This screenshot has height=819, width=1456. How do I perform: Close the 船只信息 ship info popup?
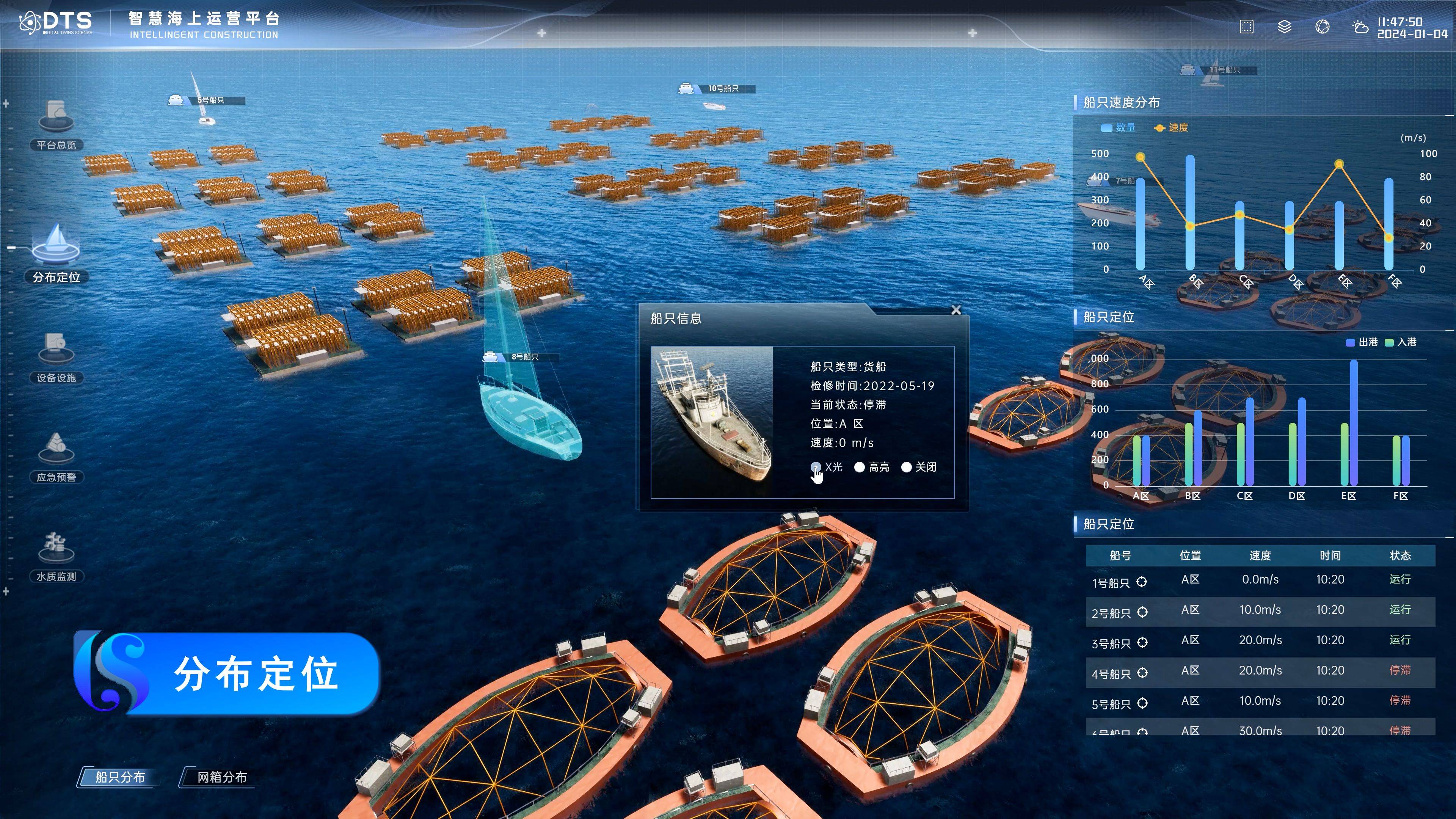click(x=956, y=310)
